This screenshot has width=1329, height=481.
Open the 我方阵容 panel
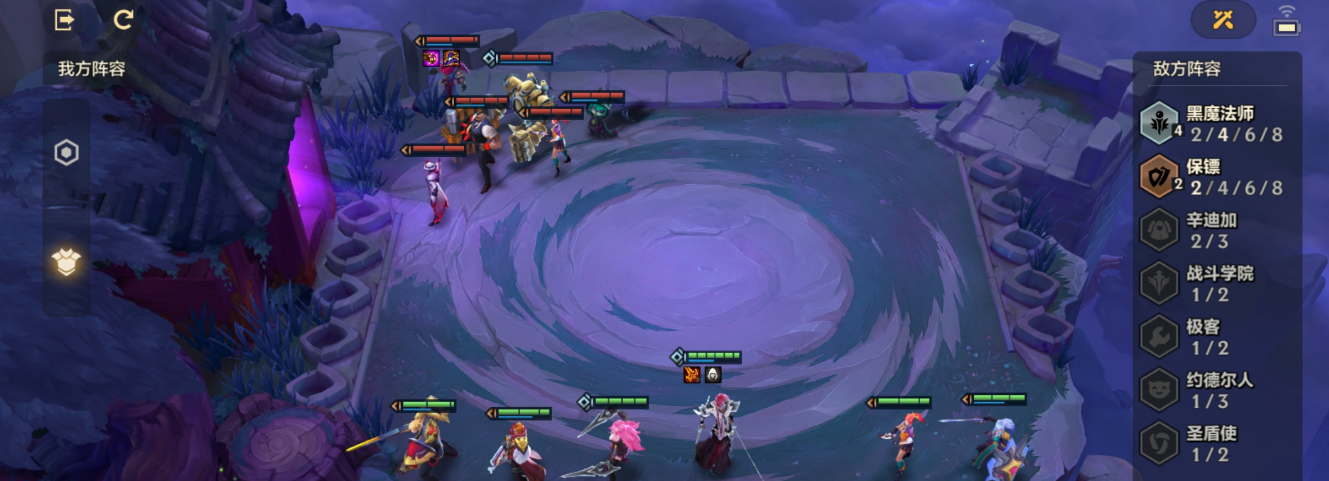click(90, 69)
